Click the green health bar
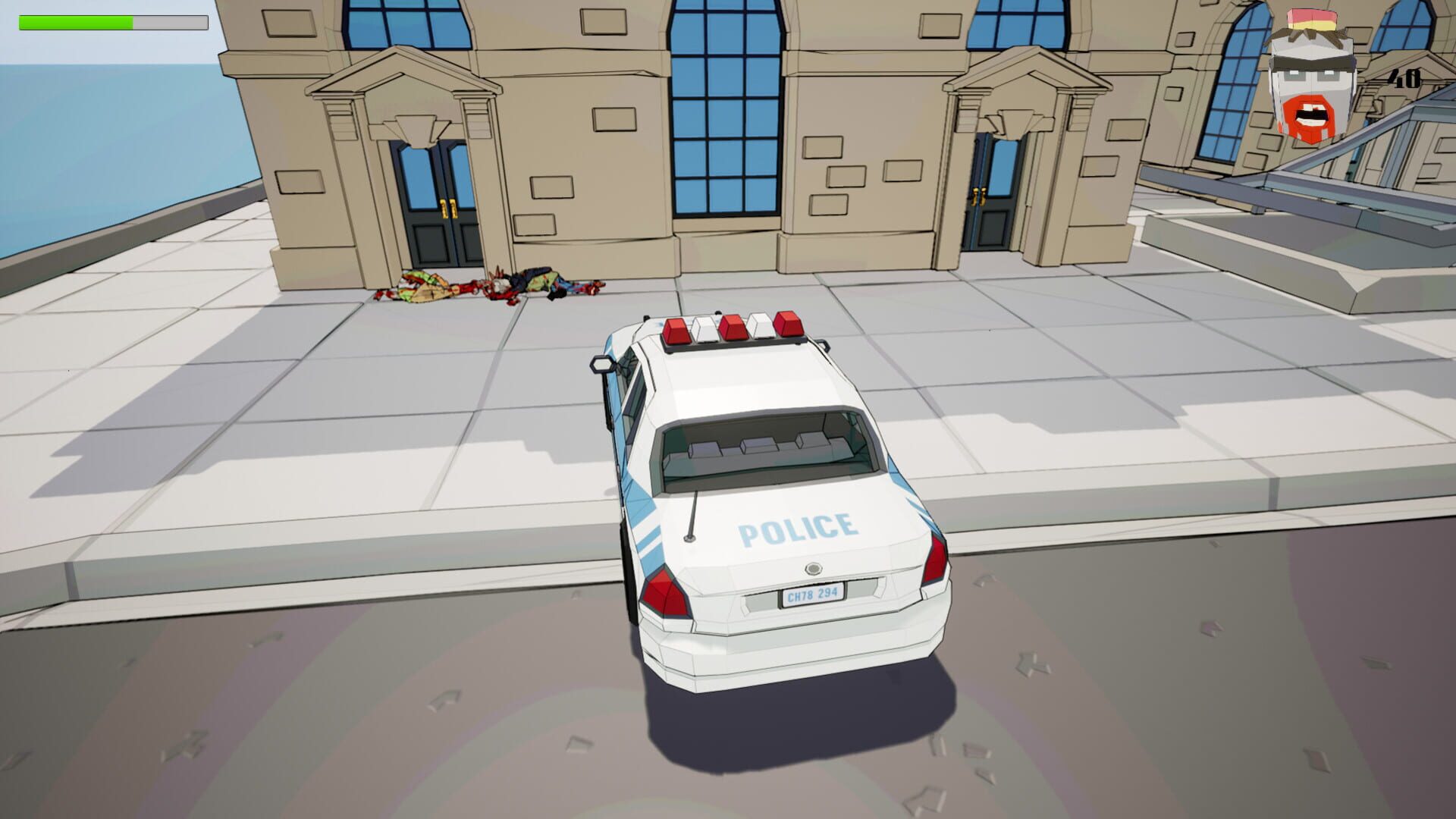This screenshot has height=819, width=1456. [x=76, y=22]
